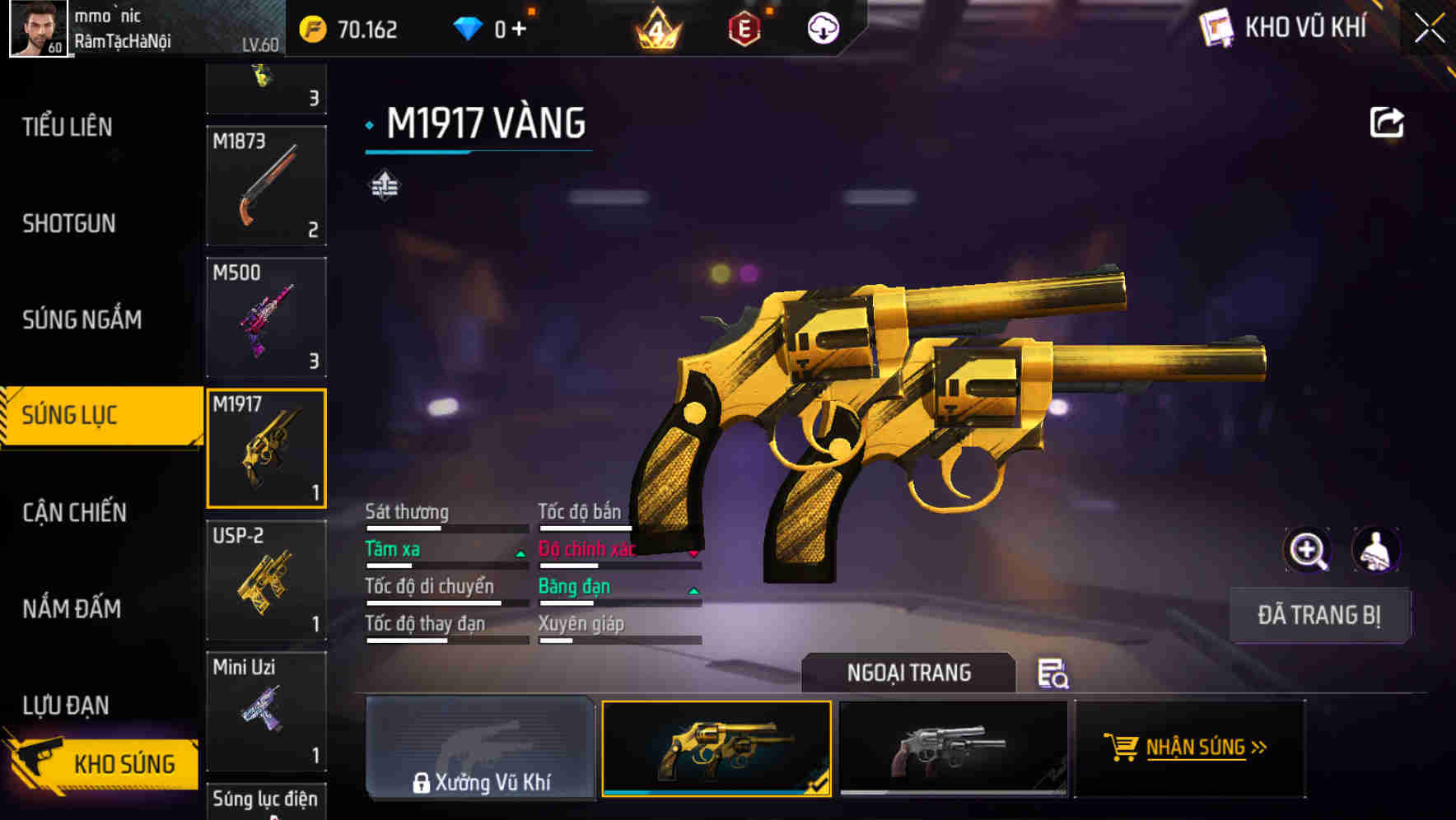This screenshot has width=1456, height=820.
Task: Switch to the NGOẠI TRANG tab
Action: point(908,673)
